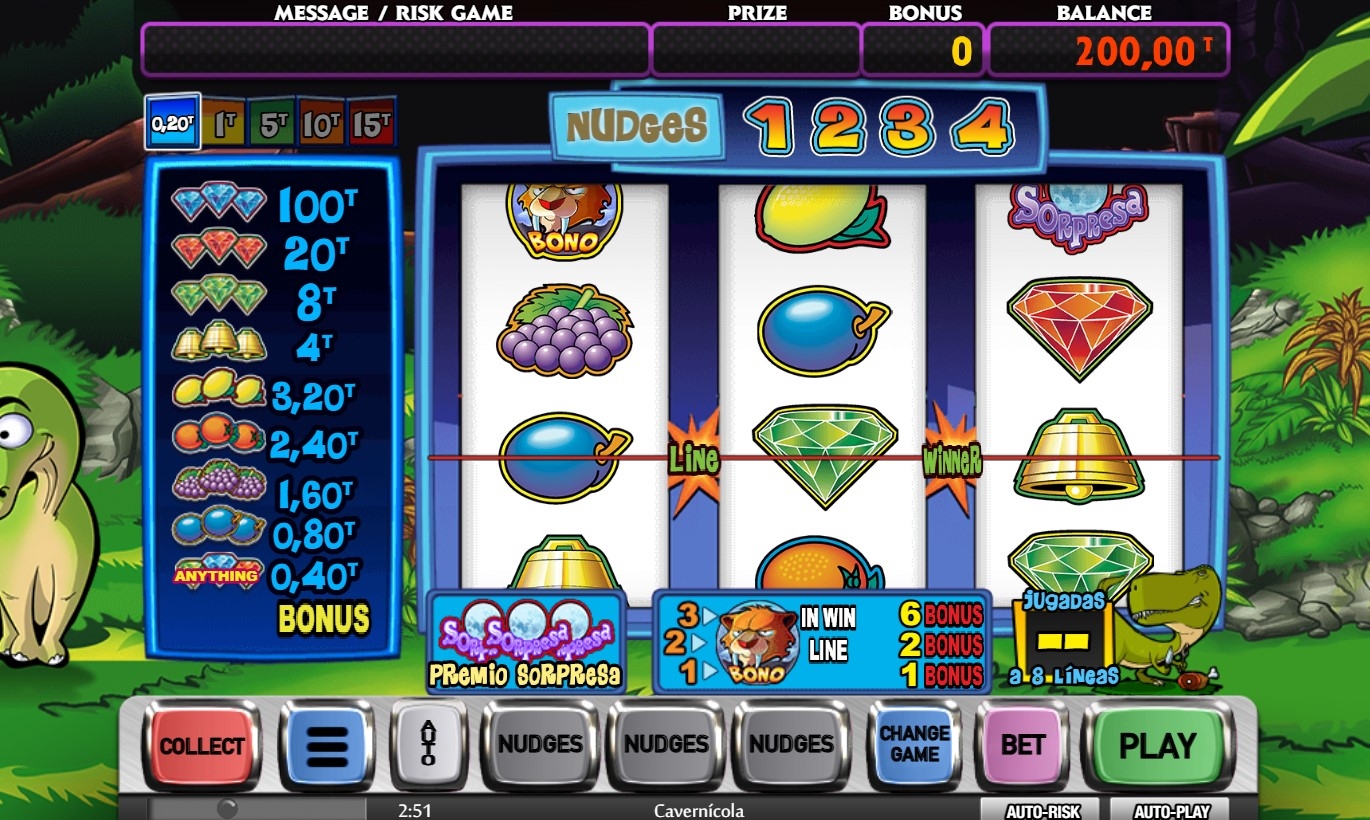Collect winnings with the red COLLECT button
This screenshot has width=1370, height=820.
pyautogui.click(x=202, y=746)
